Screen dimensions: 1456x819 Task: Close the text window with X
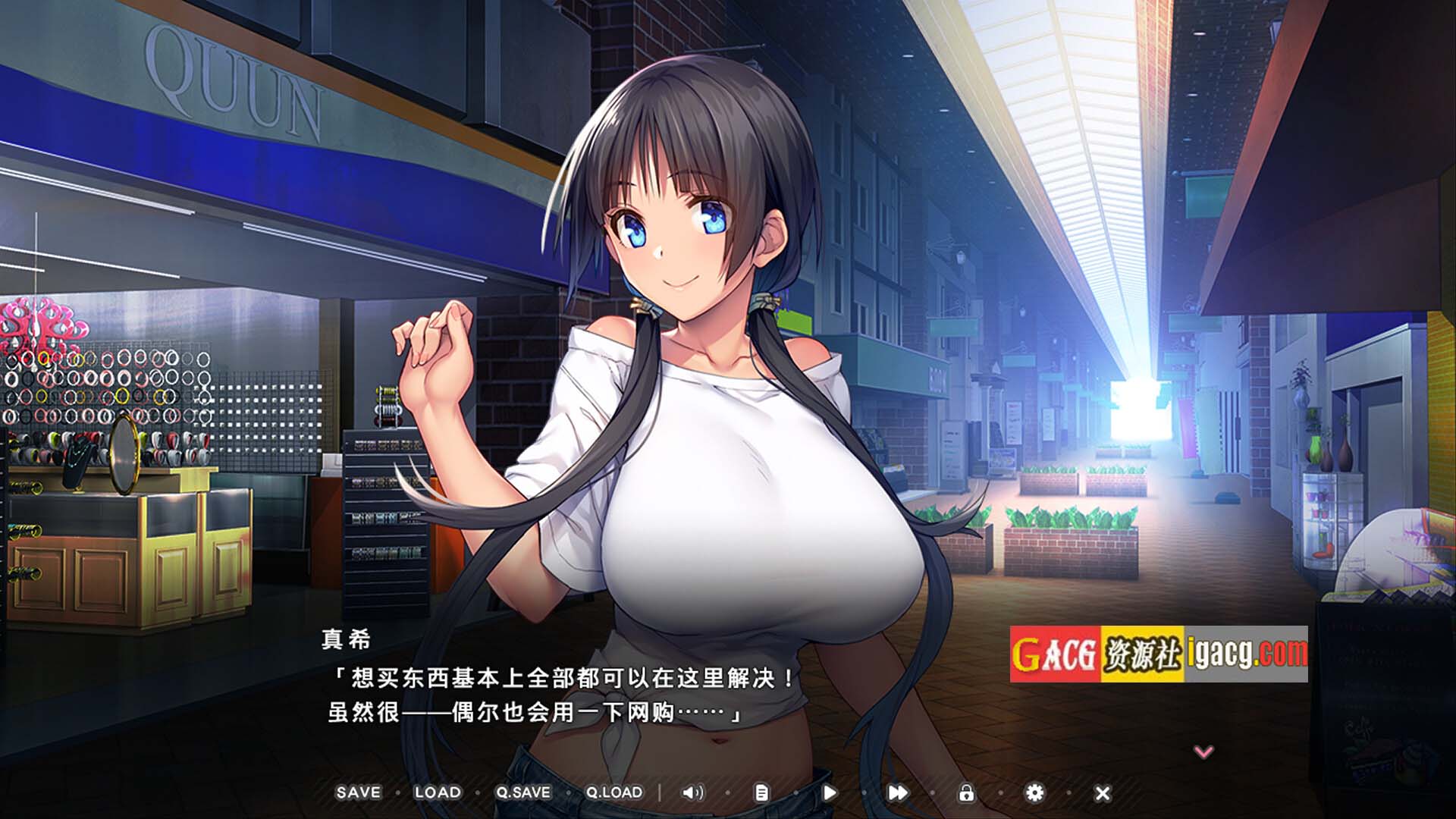pyautogui.click(x=1103, y=793)
